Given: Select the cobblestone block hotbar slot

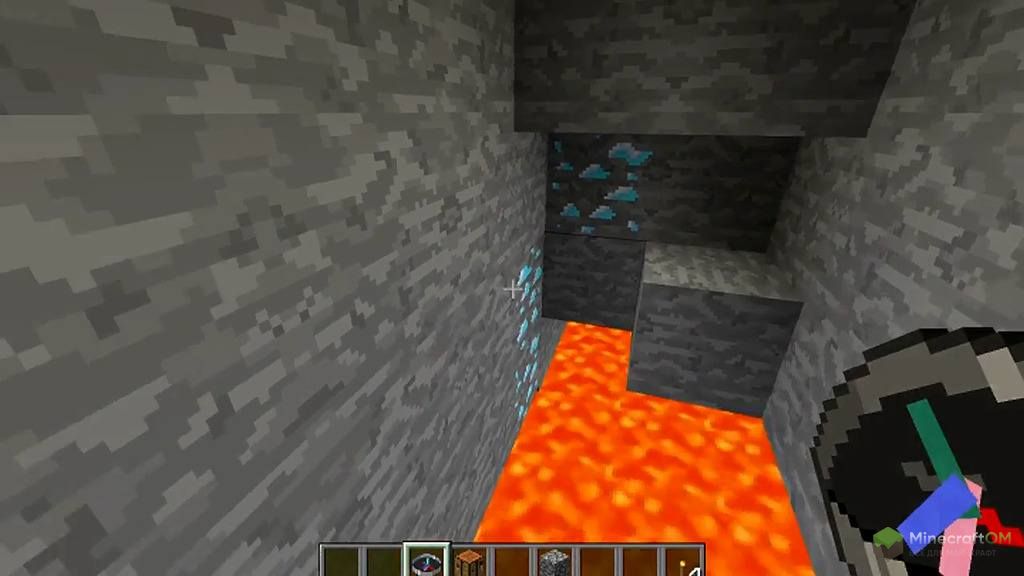Looking at the screenshot, I should tap(553, 563).
